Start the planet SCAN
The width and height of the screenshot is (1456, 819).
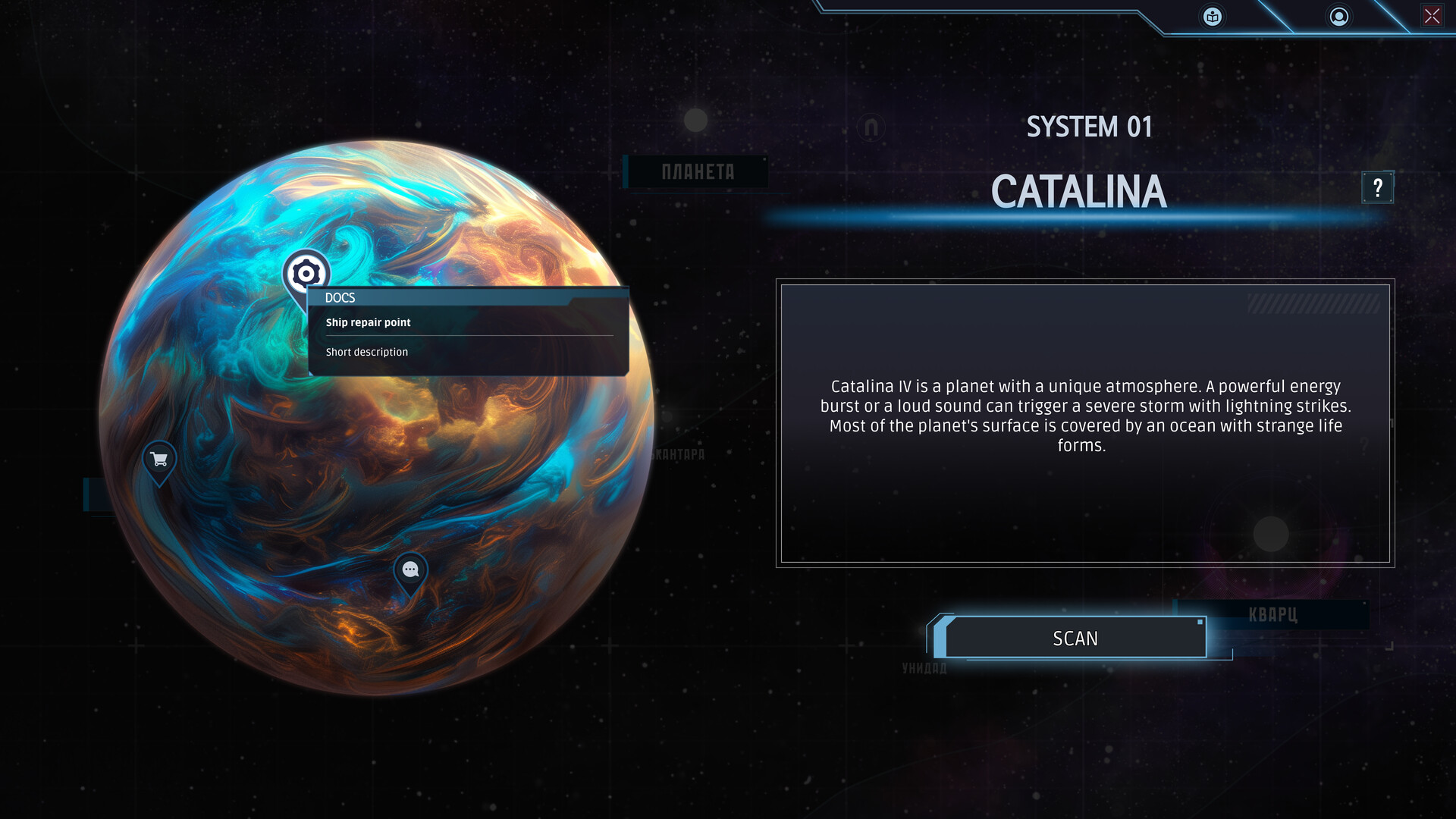[1075, 638]
